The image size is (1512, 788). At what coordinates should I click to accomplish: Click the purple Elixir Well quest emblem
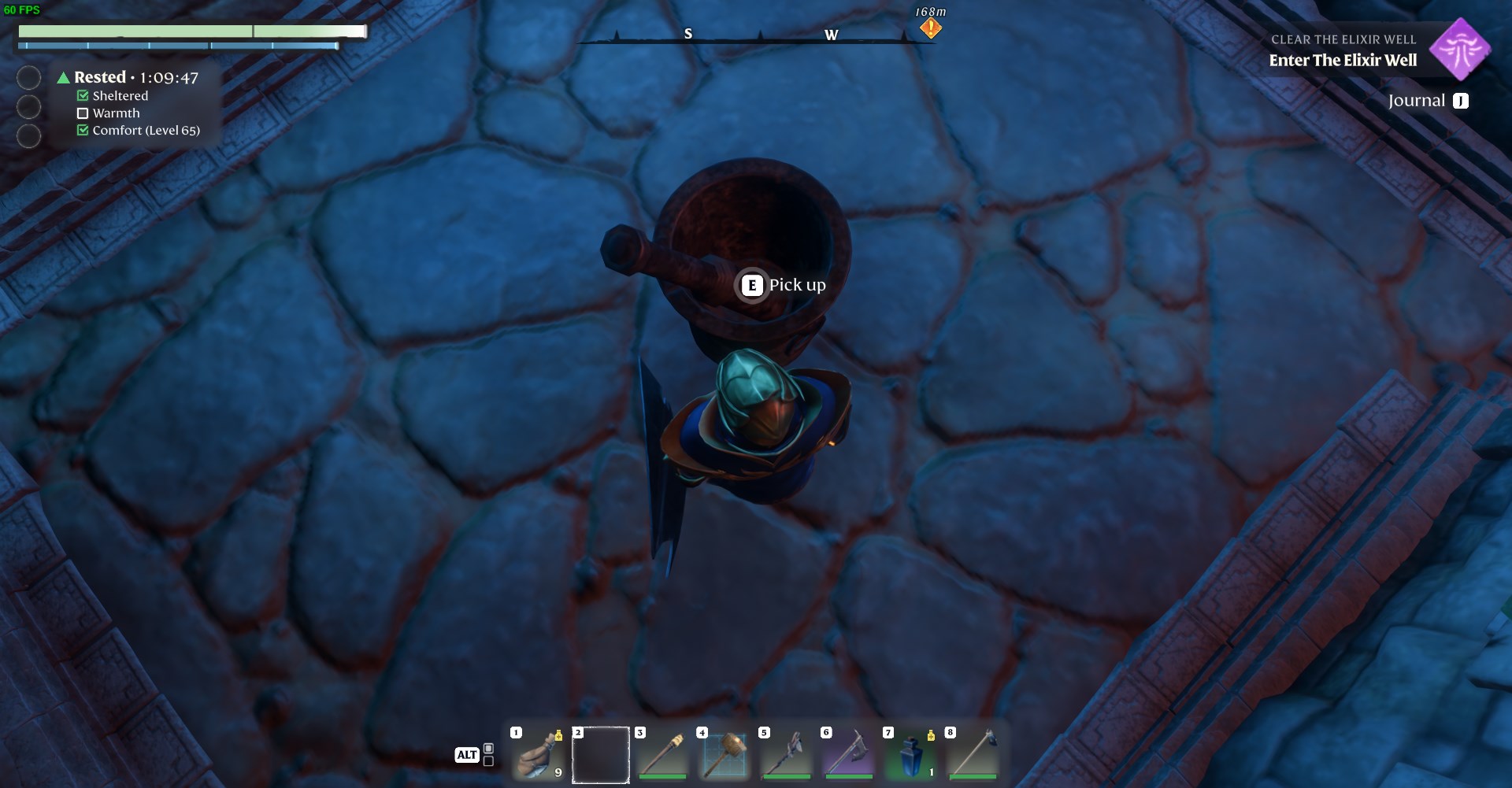(1459, 50)
